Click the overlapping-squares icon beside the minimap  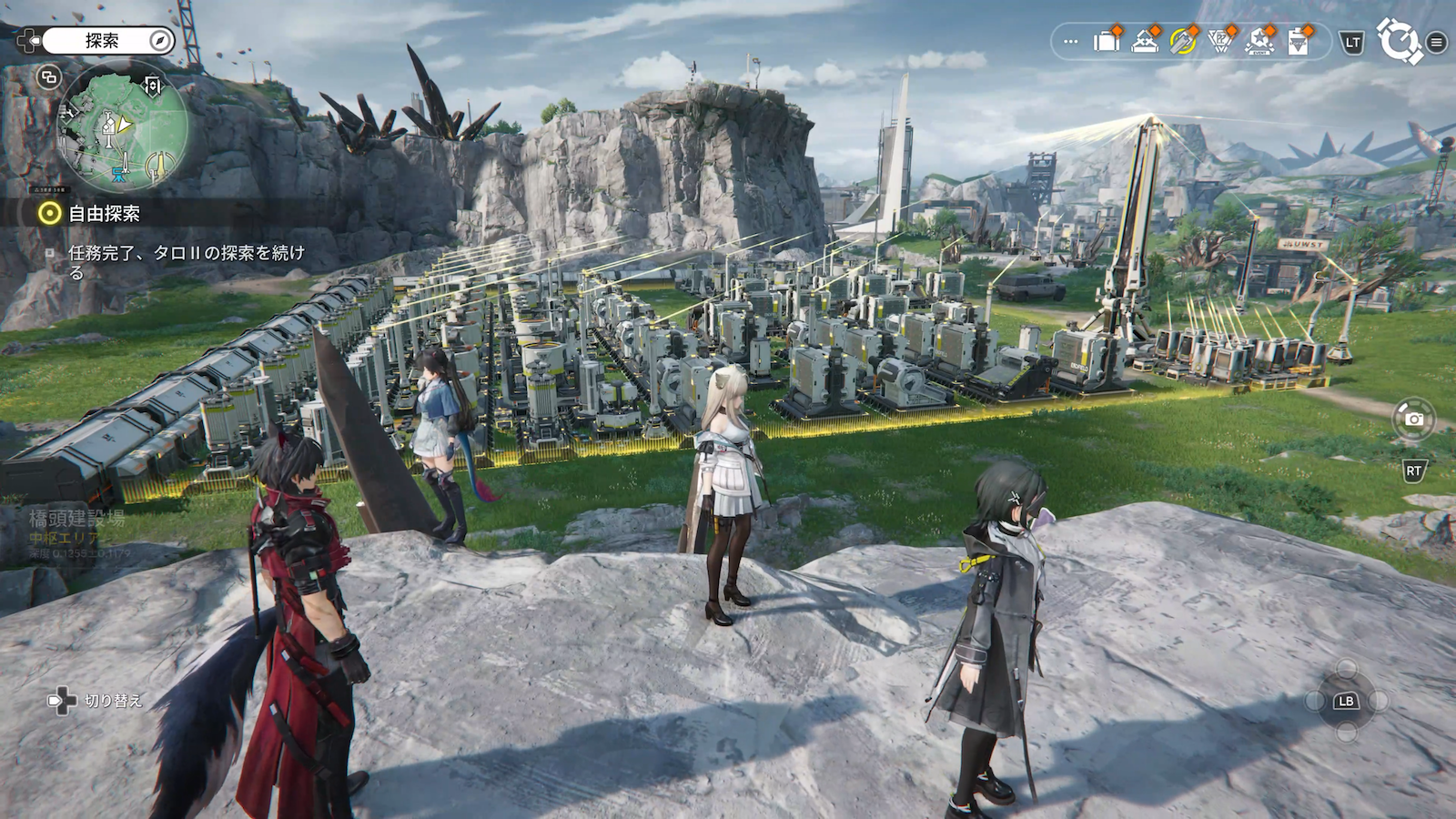point(48,77)
